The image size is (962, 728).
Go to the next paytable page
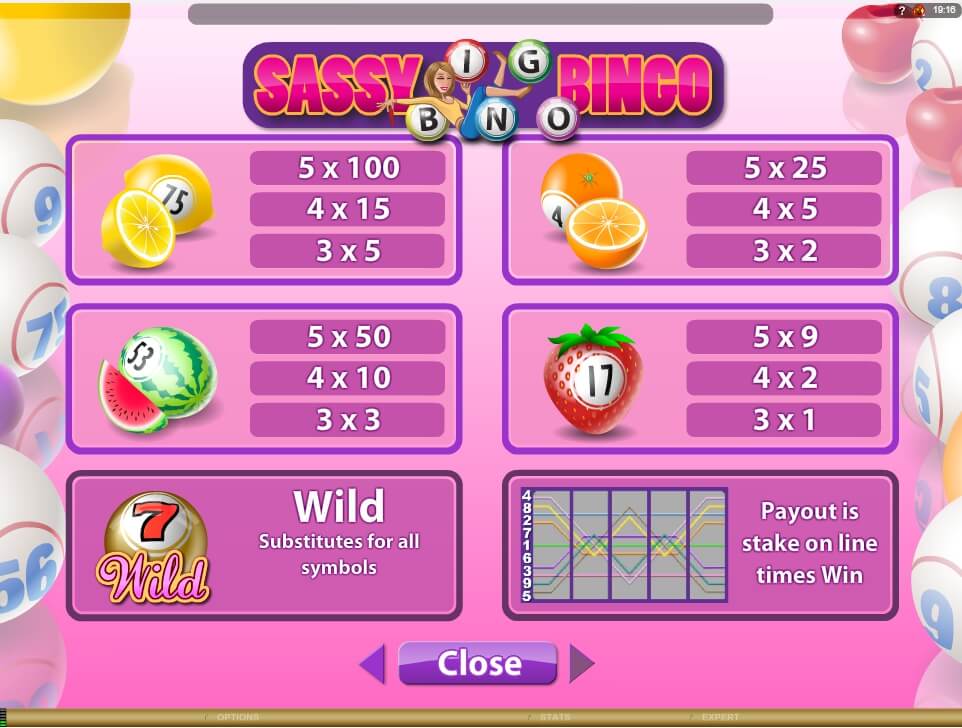tap(582, 664)
